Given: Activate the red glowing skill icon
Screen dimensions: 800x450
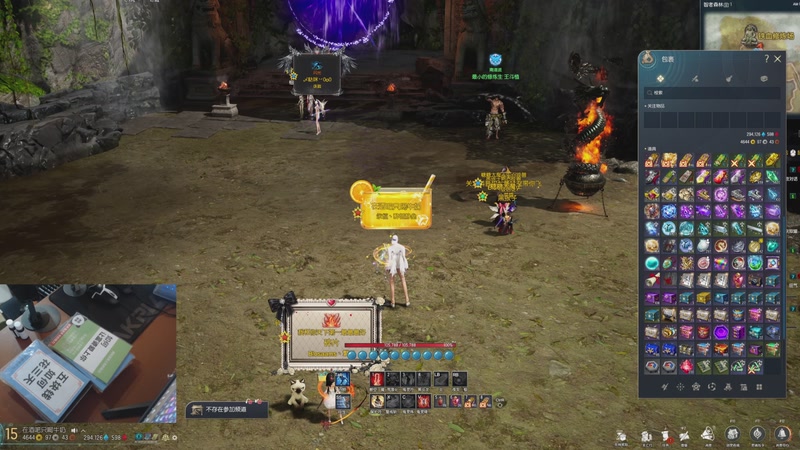Looking at the screenshot, I should pos(377,379).
